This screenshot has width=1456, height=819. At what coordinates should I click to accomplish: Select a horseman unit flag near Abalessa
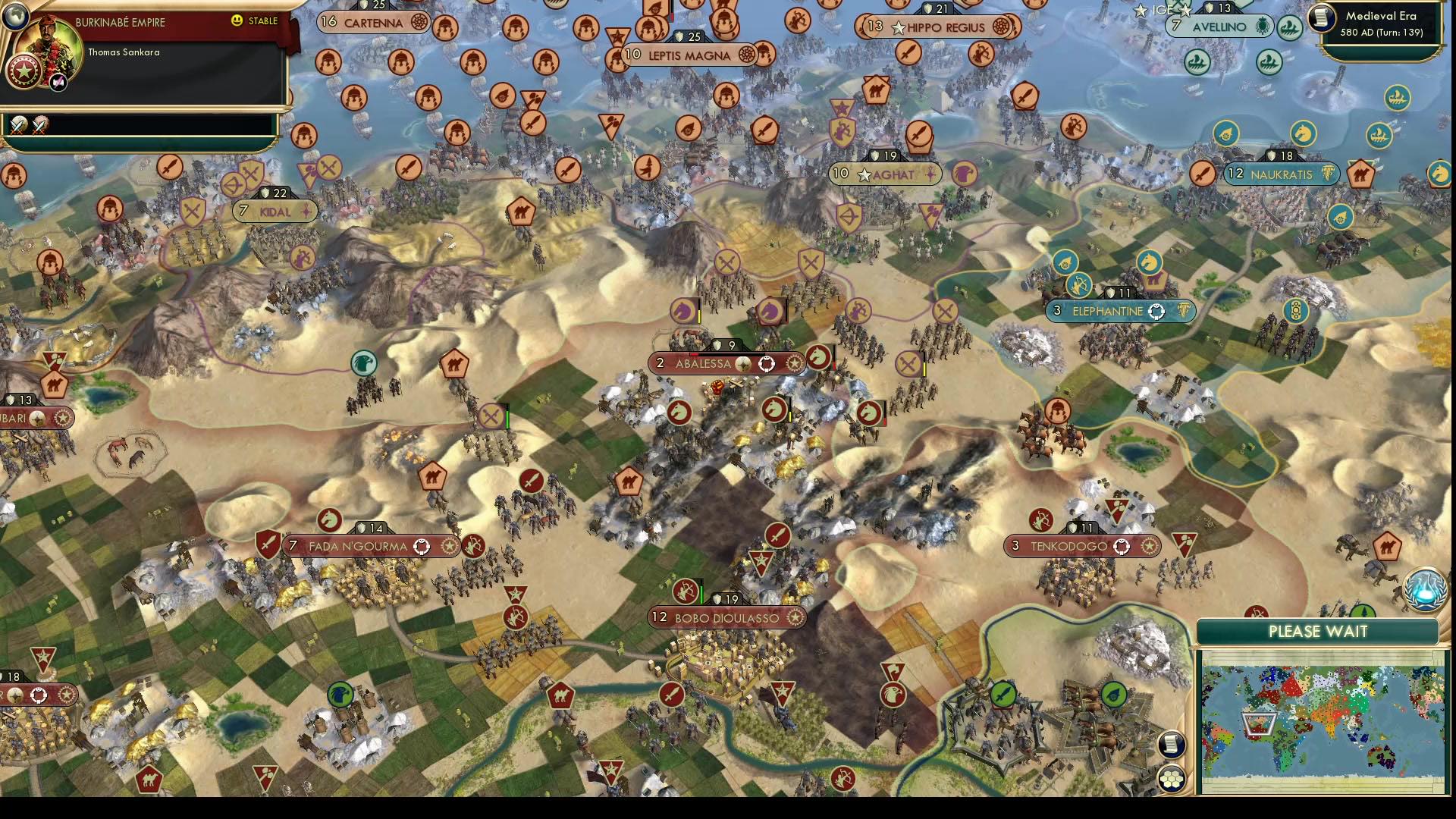(x=817, y=358)
